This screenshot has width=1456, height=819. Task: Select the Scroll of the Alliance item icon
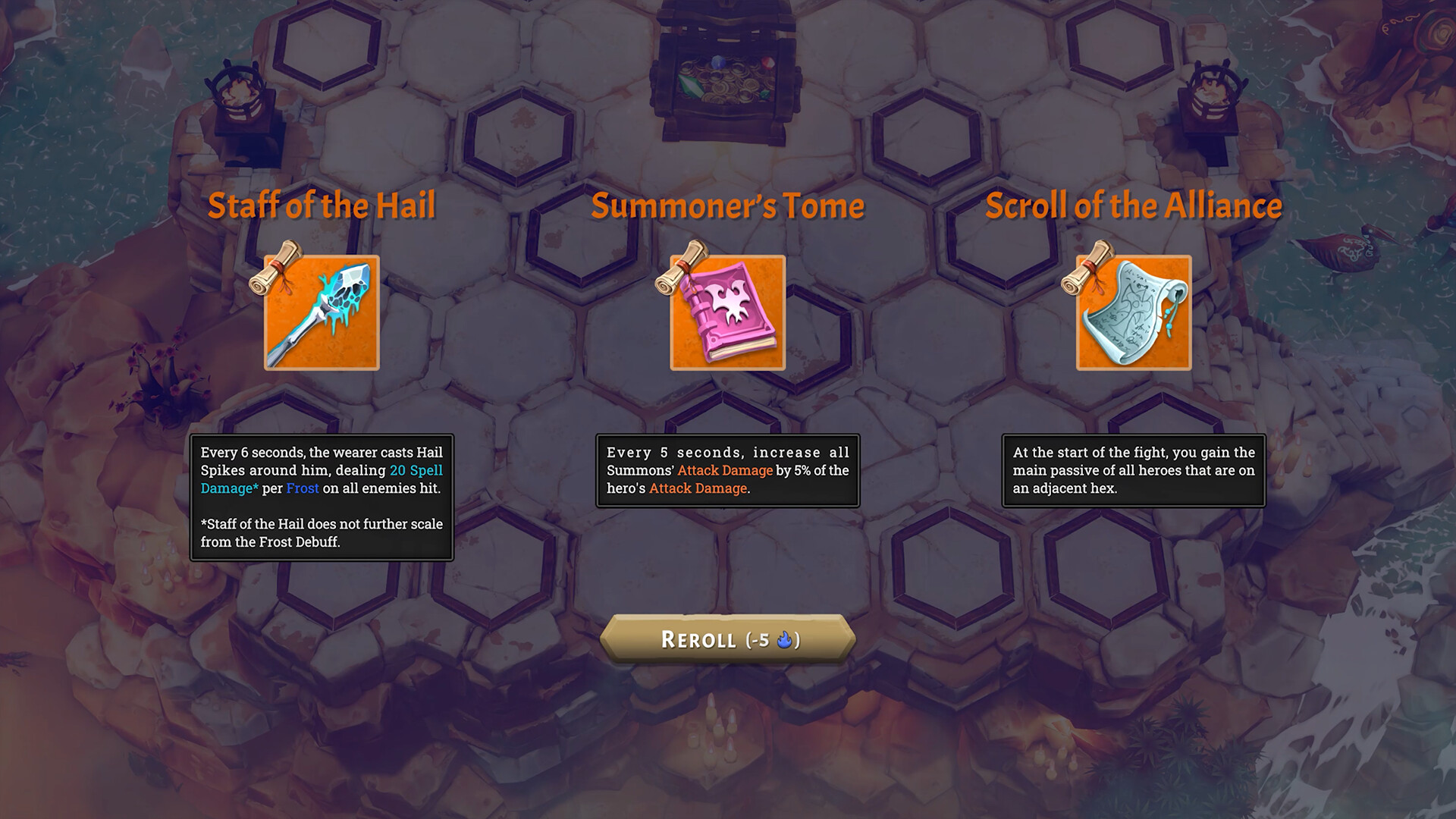1134,314
